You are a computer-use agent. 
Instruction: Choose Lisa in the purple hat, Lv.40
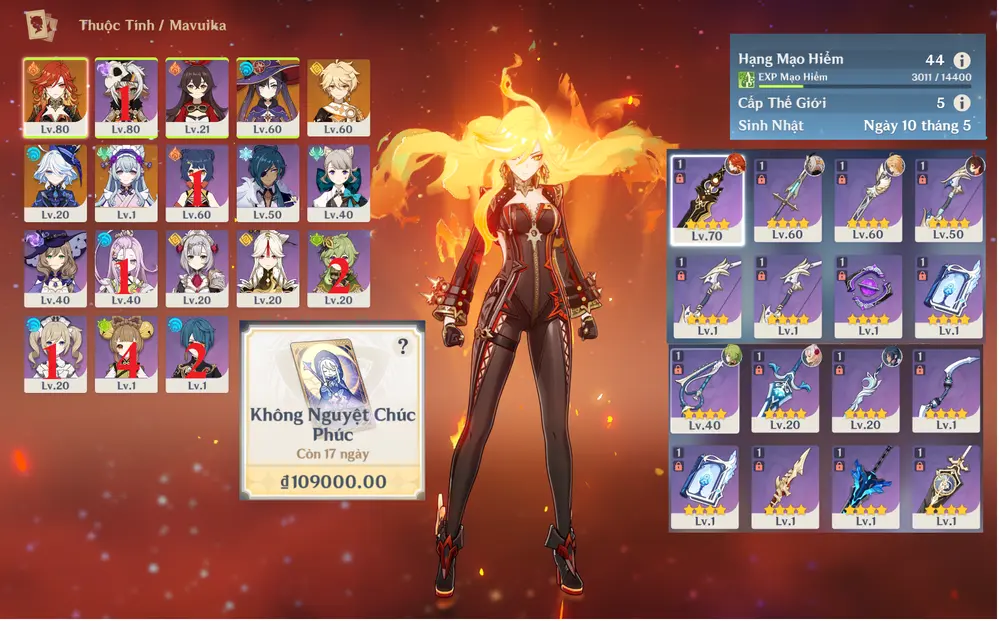point(56,269)
